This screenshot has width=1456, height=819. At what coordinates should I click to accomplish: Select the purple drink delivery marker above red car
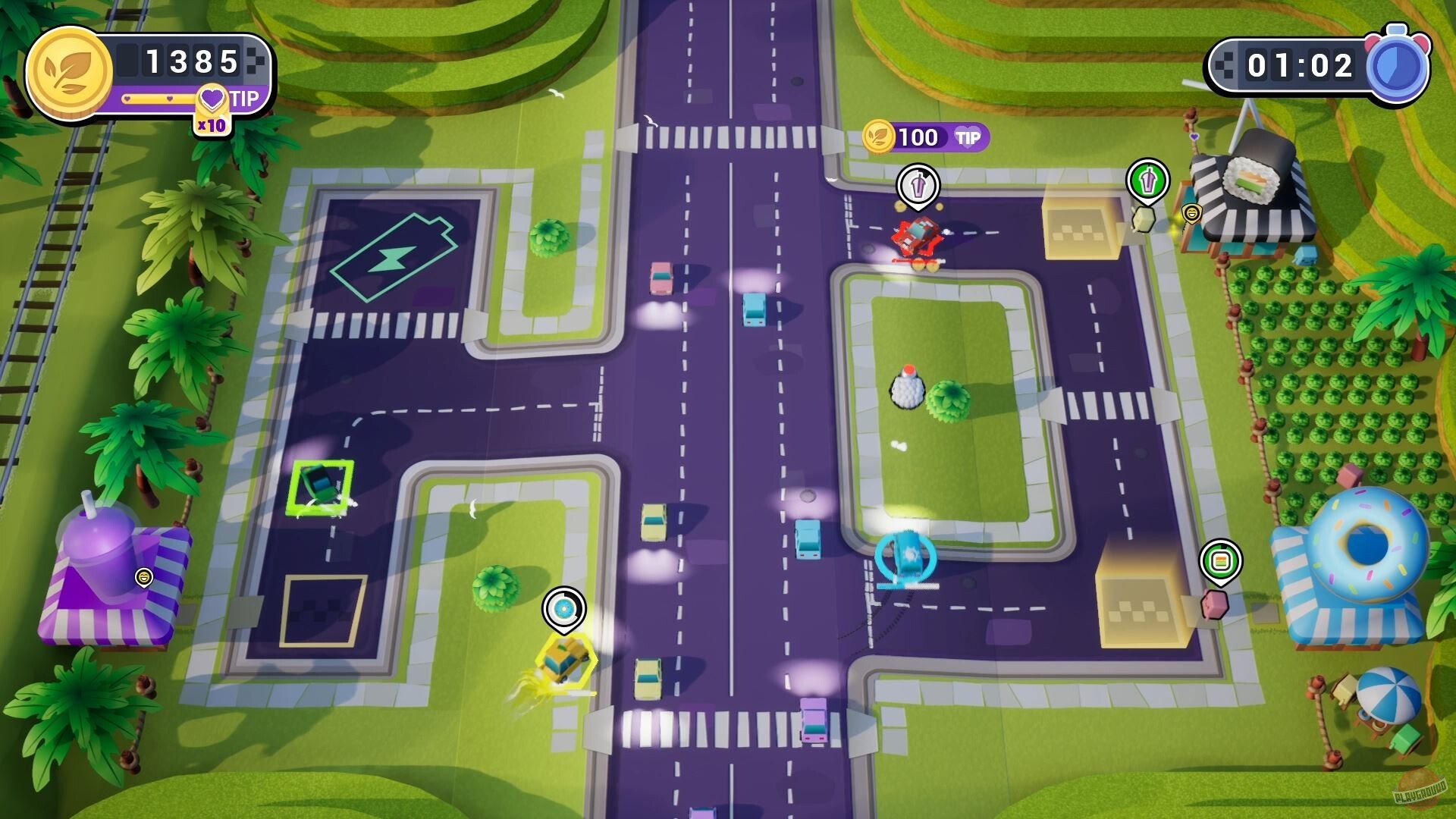[x=918, y=185]
